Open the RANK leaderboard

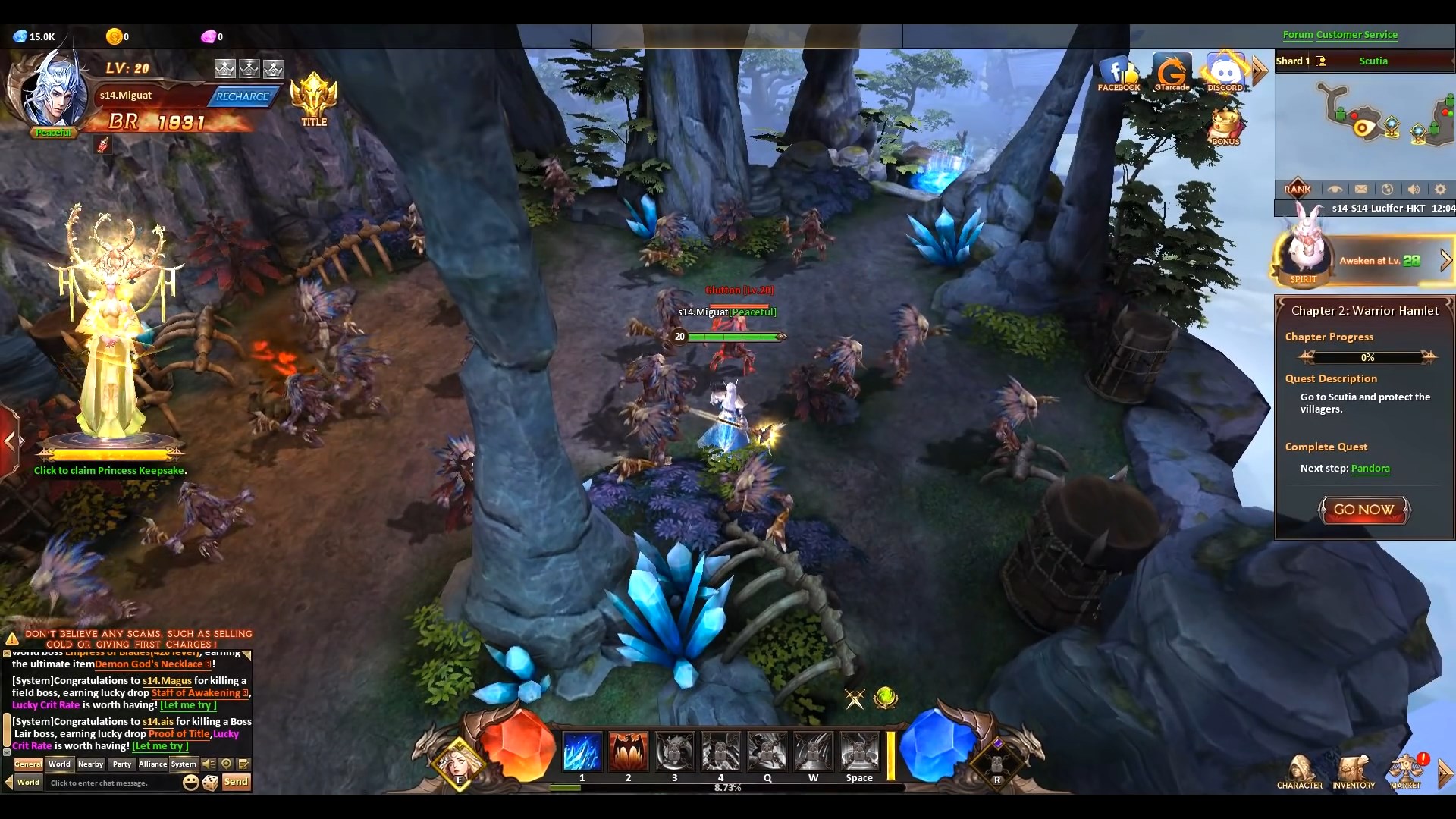pos(1298,189)
